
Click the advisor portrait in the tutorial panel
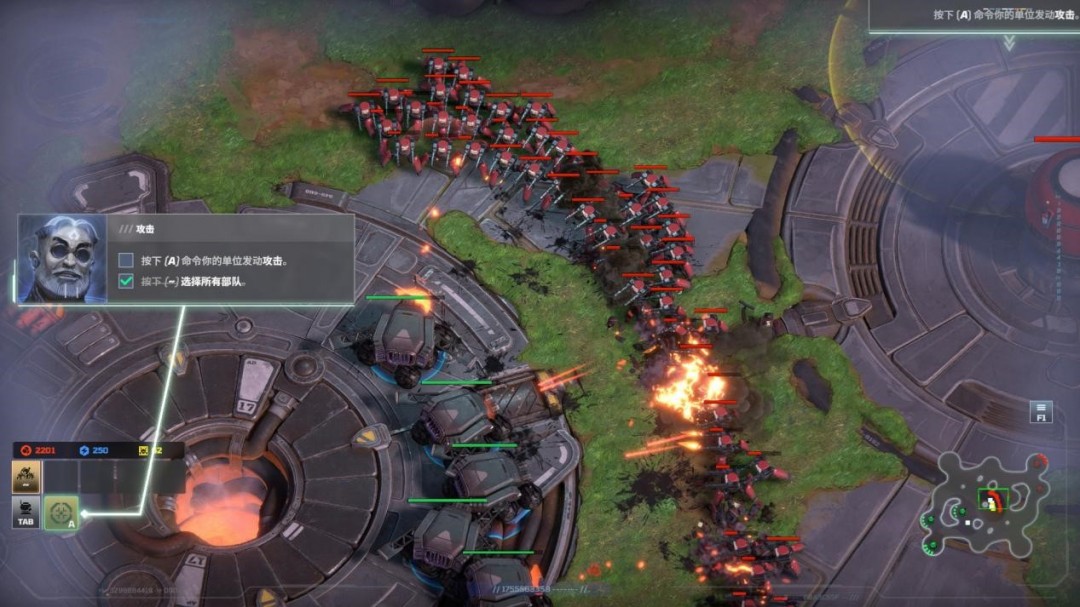click(x=61, y=257)
